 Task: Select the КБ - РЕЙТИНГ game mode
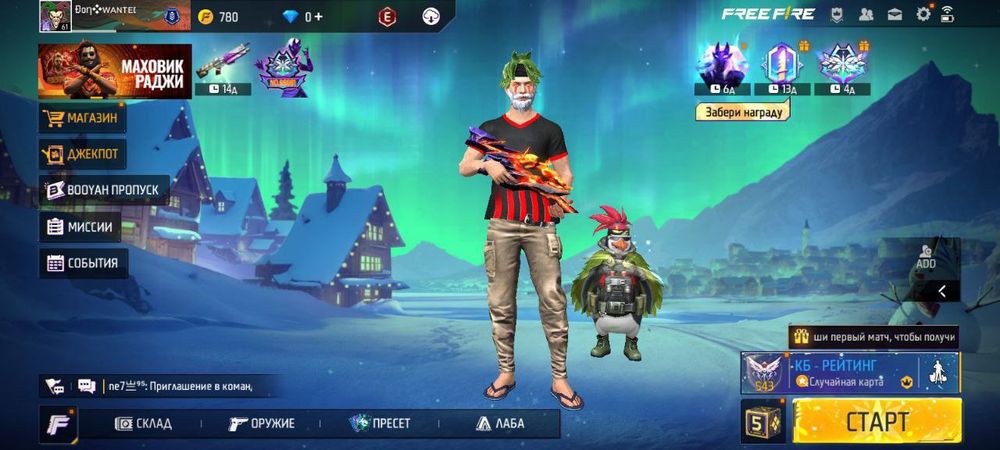[x=850, y=372]
